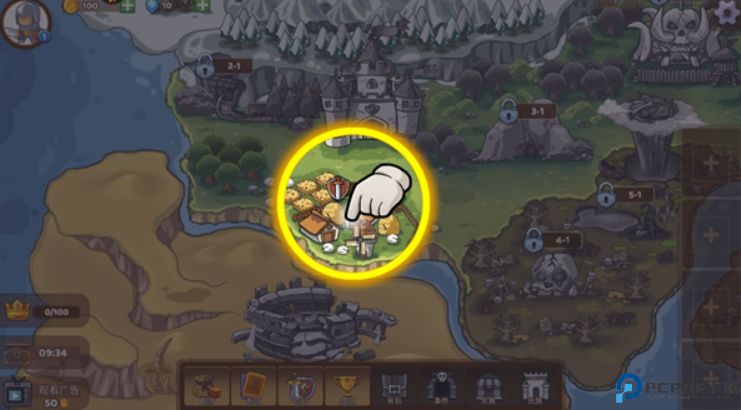Open the golden trophy menu
The width and height of the screenshot is (741, 410).
point(346,386)
